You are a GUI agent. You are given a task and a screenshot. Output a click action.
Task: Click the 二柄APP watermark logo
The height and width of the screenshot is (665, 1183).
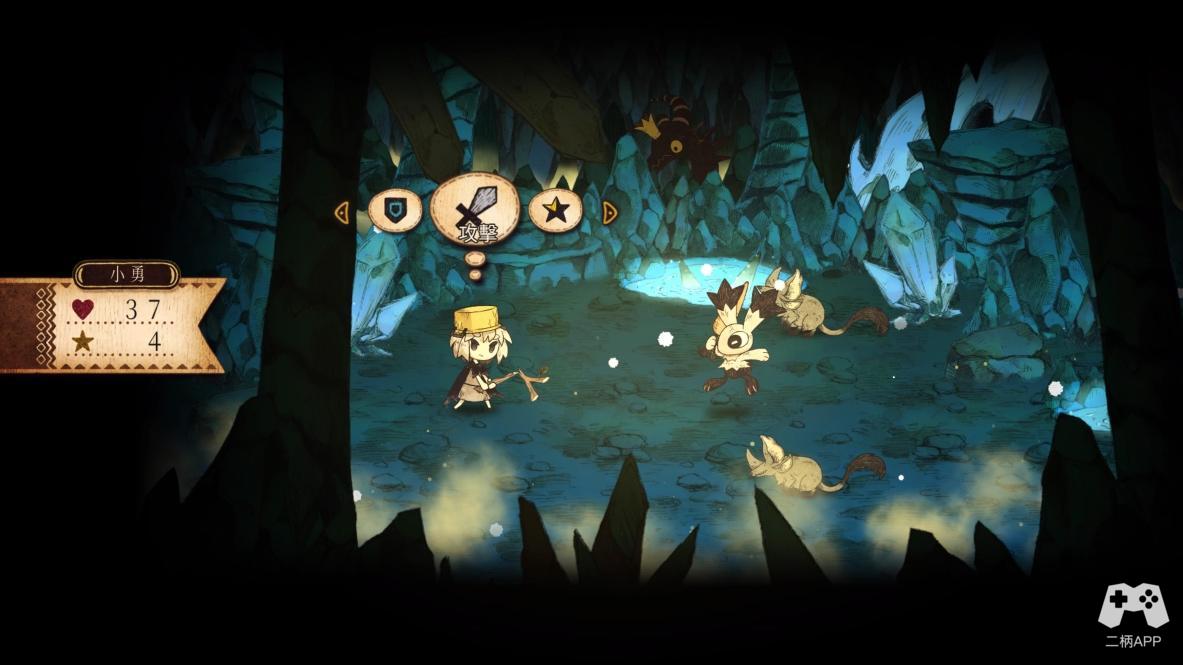click(x=1133, y=616)
